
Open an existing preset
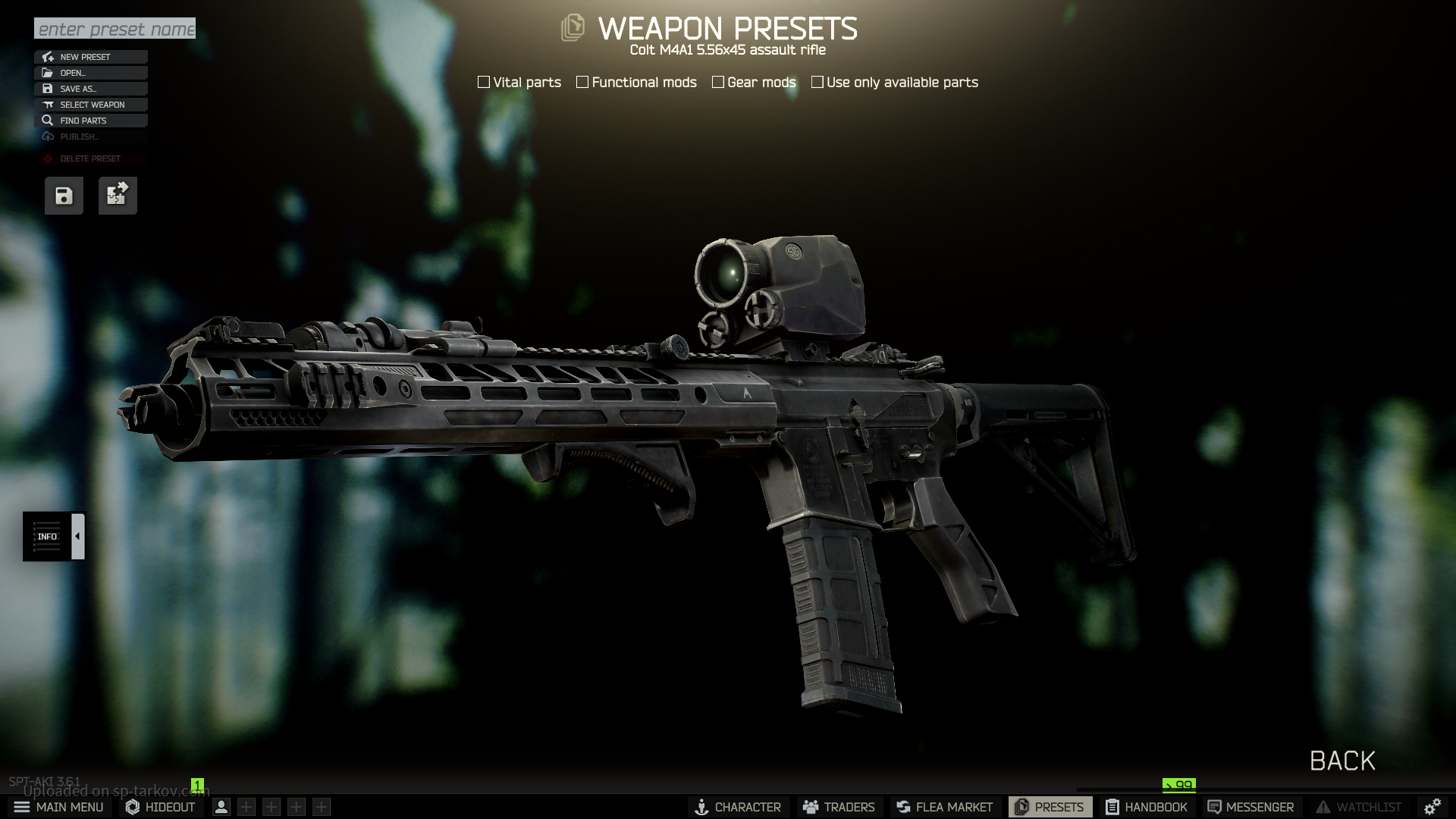point(91,73)
